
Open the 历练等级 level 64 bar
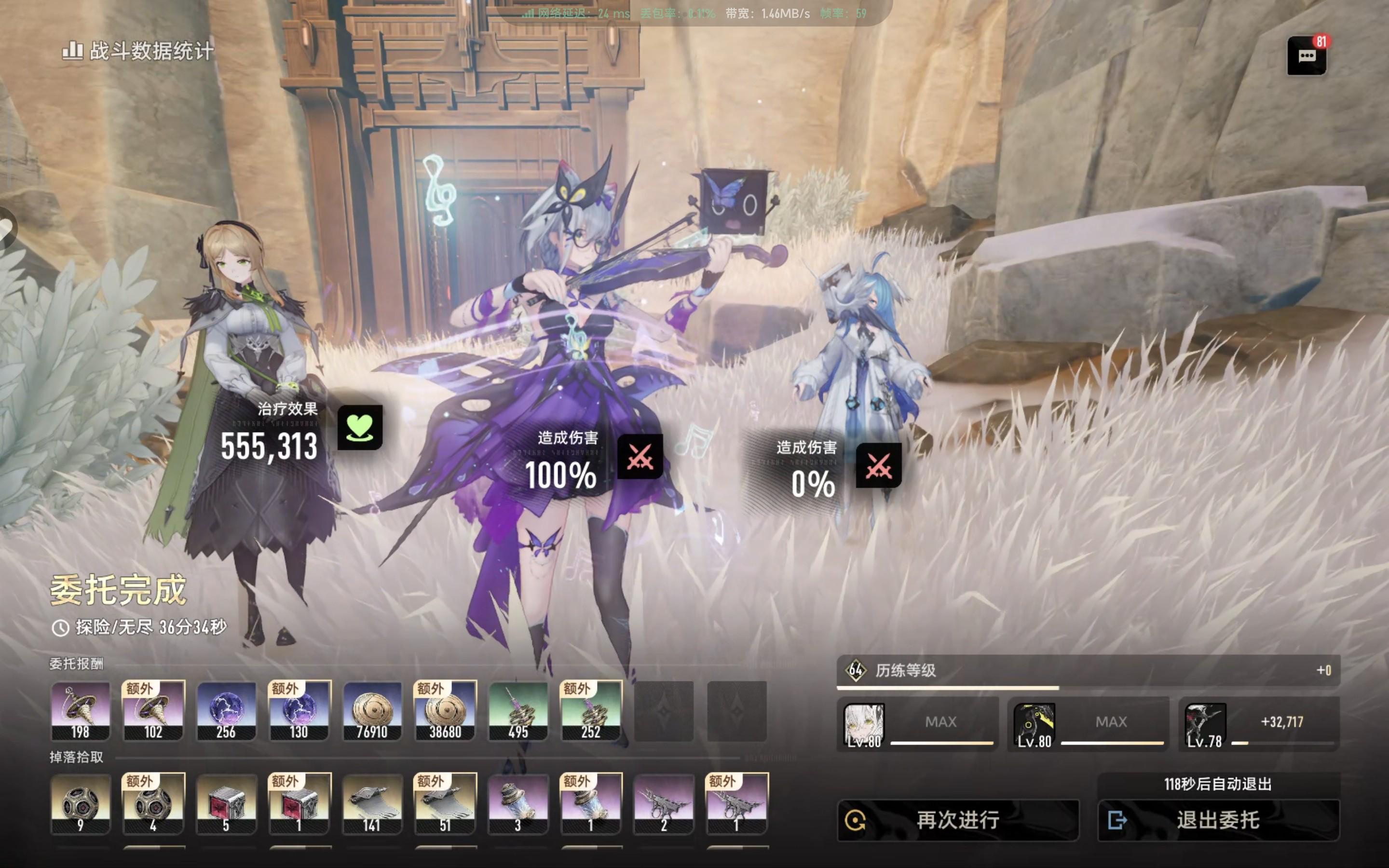(x=1088, y=670)
